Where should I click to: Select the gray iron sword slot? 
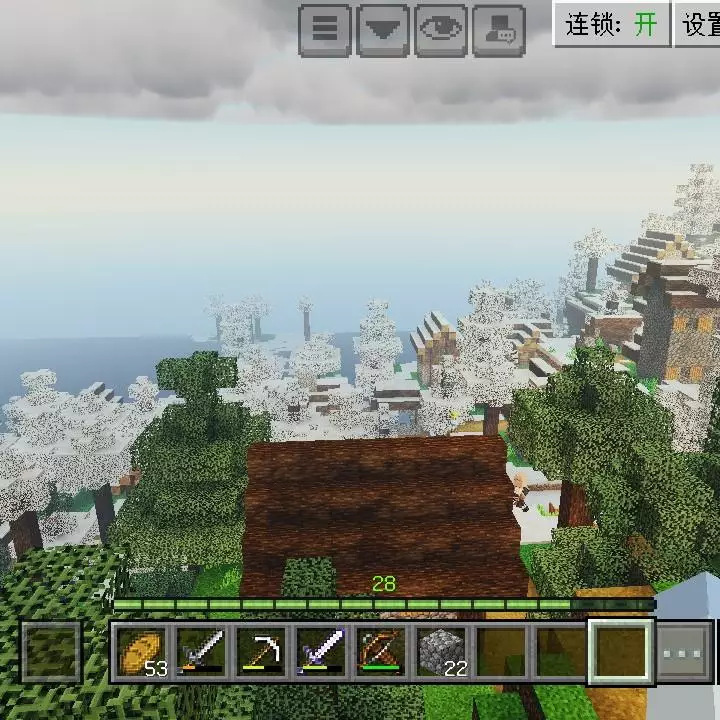(x=201, y=653)
